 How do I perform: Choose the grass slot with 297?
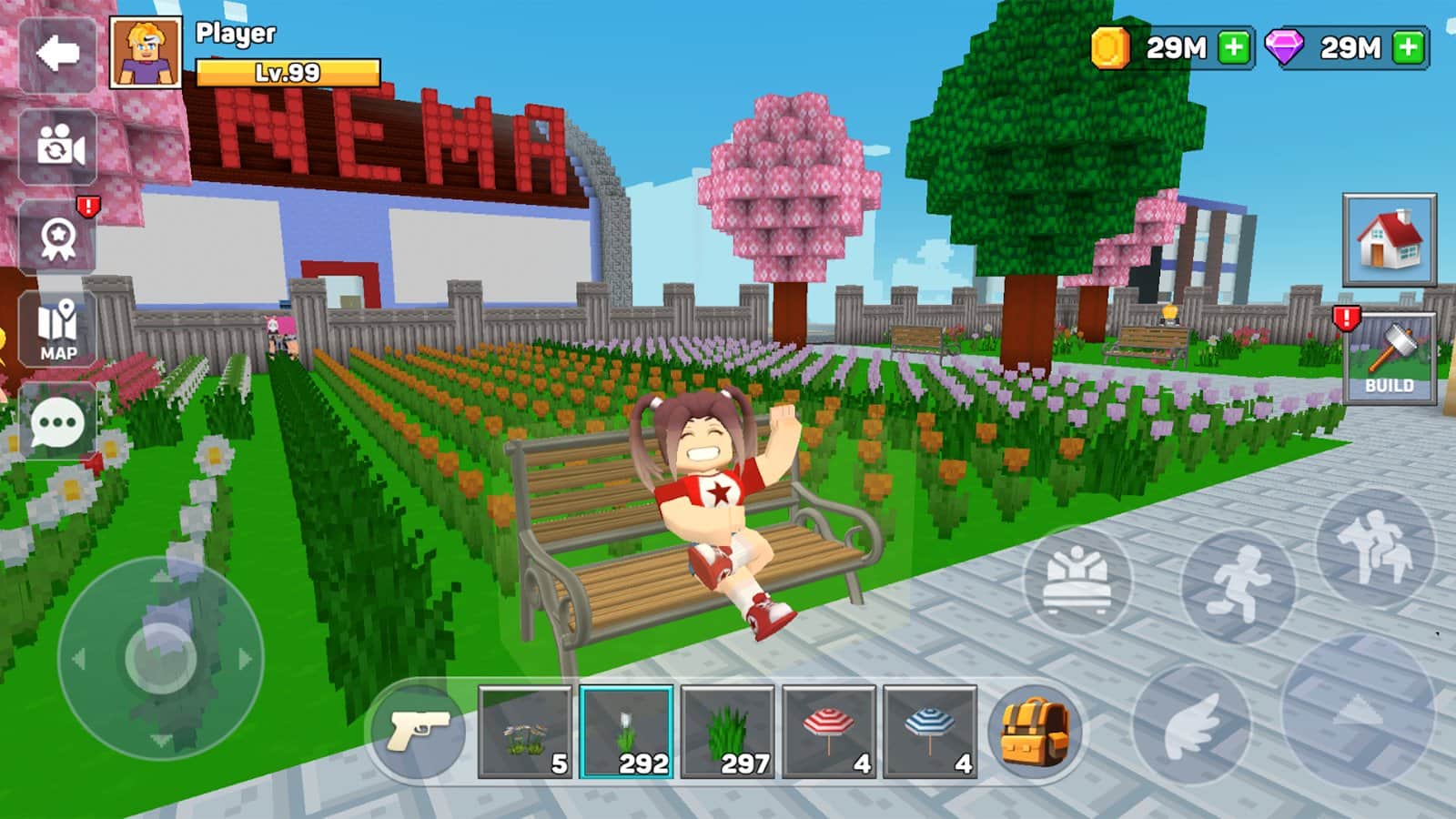[727, 733]
